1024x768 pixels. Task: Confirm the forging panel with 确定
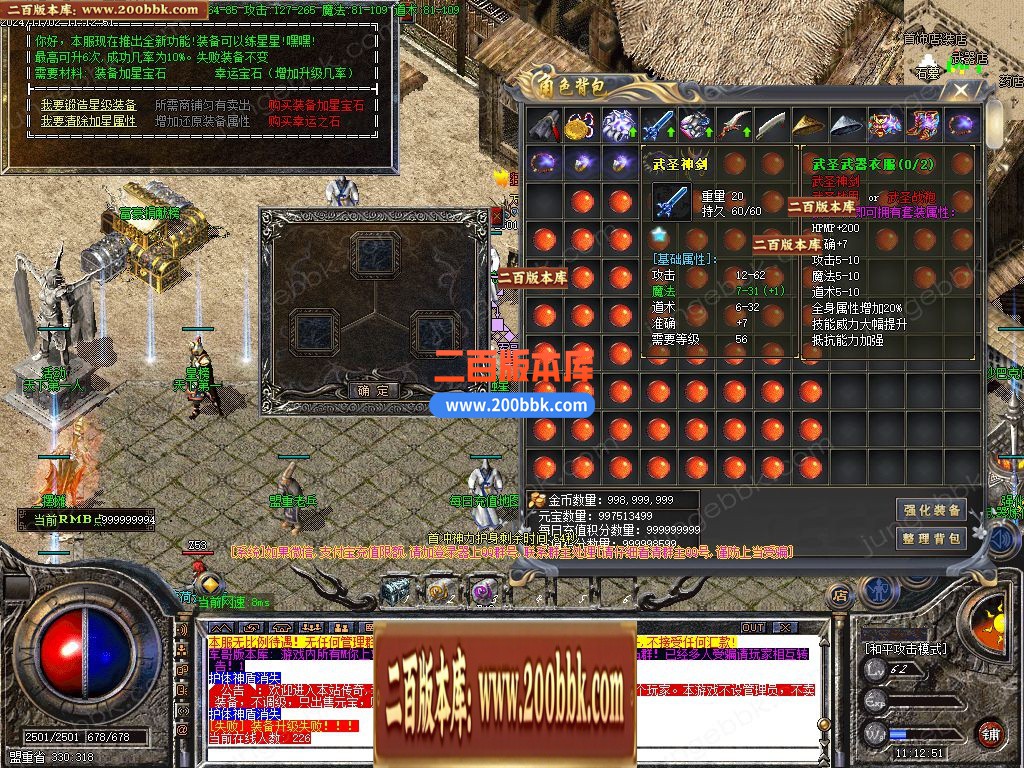click(376, 391)
